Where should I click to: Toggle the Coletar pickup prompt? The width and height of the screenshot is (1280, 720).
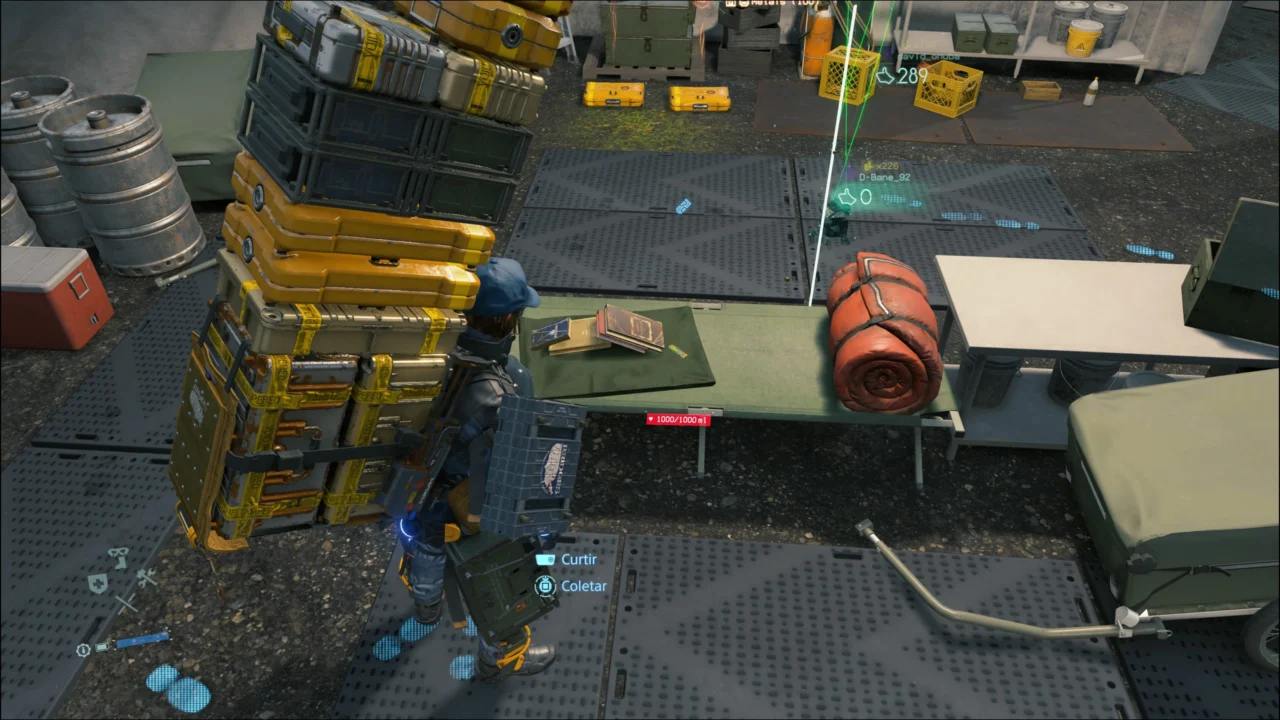pos(583,585)
